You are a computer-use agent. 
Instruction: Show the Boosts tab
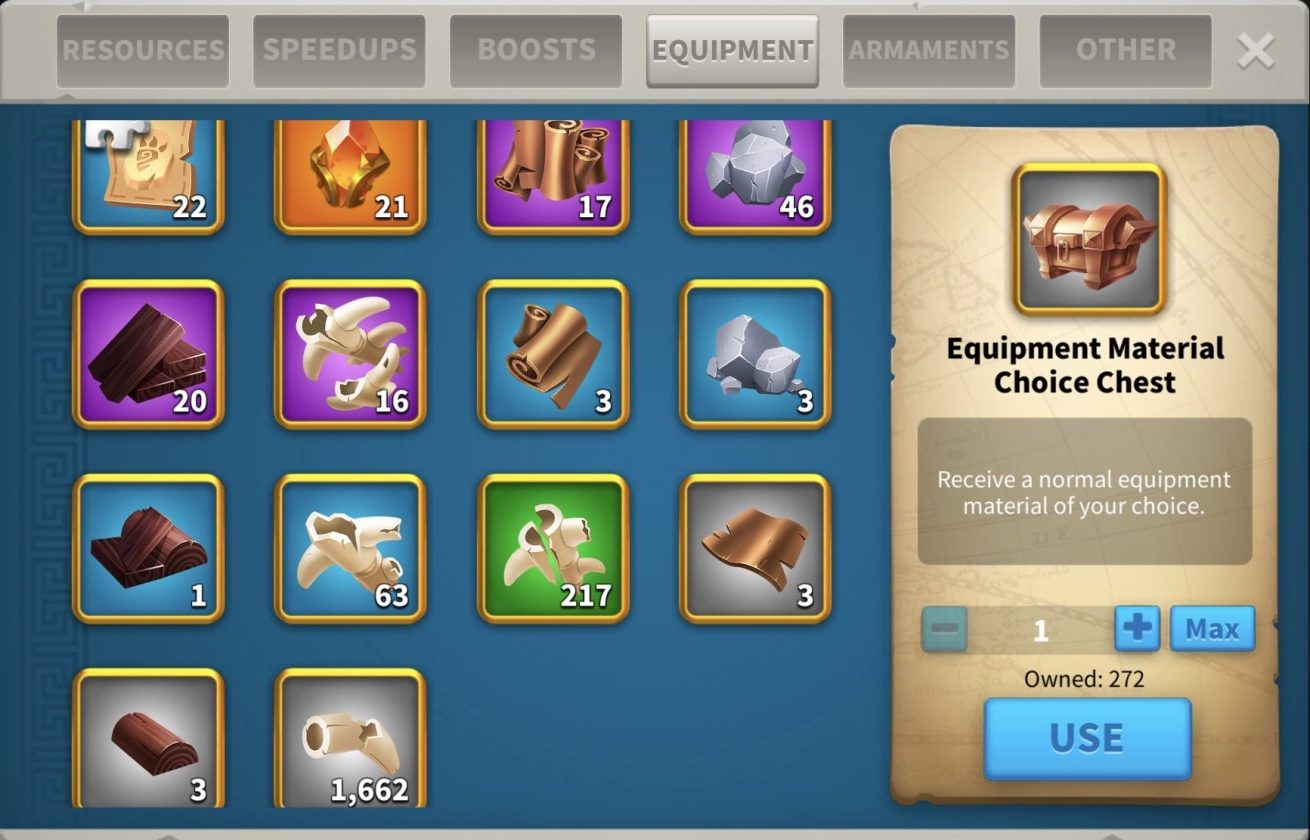pyautogui.click(x=536, y=50)
